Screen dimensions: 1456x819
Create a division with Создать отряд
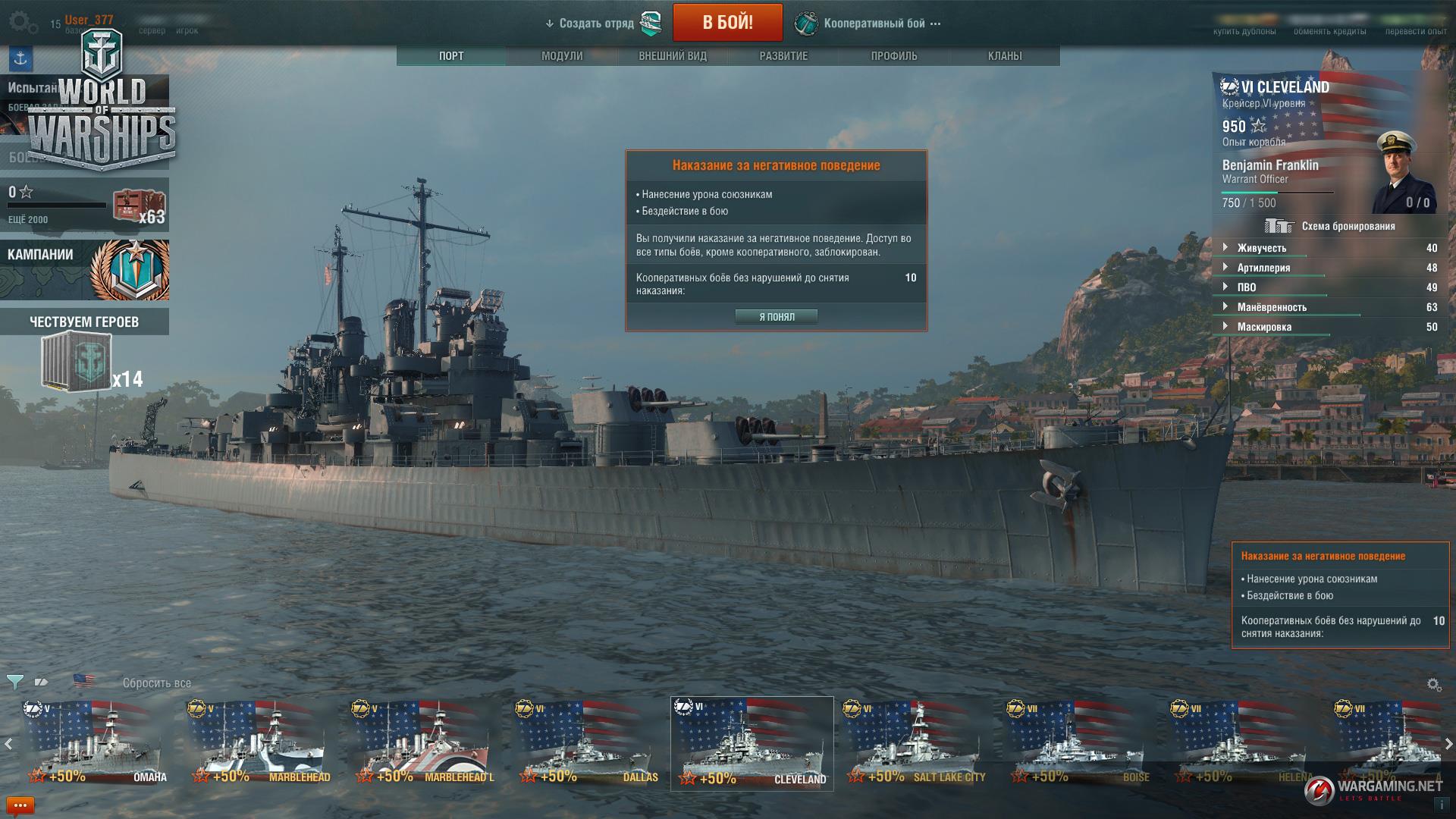coord(597,24)
